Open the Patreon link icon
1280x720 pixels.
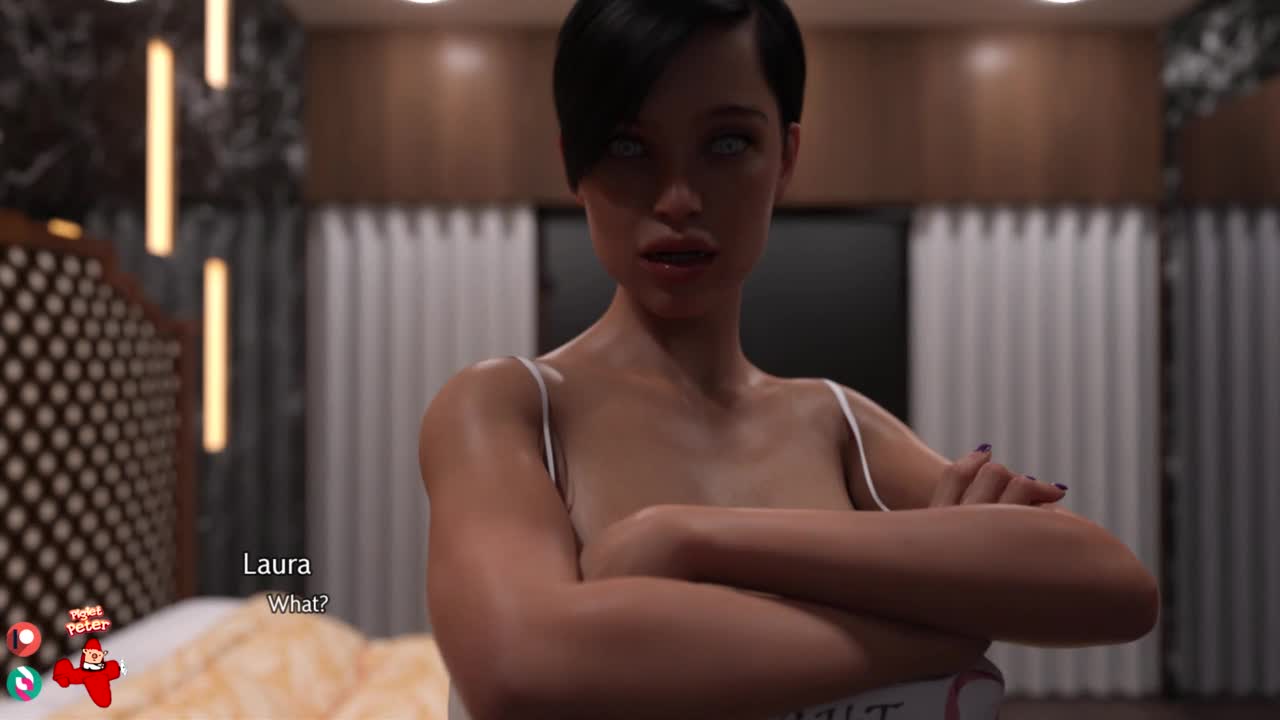point(23,639)
